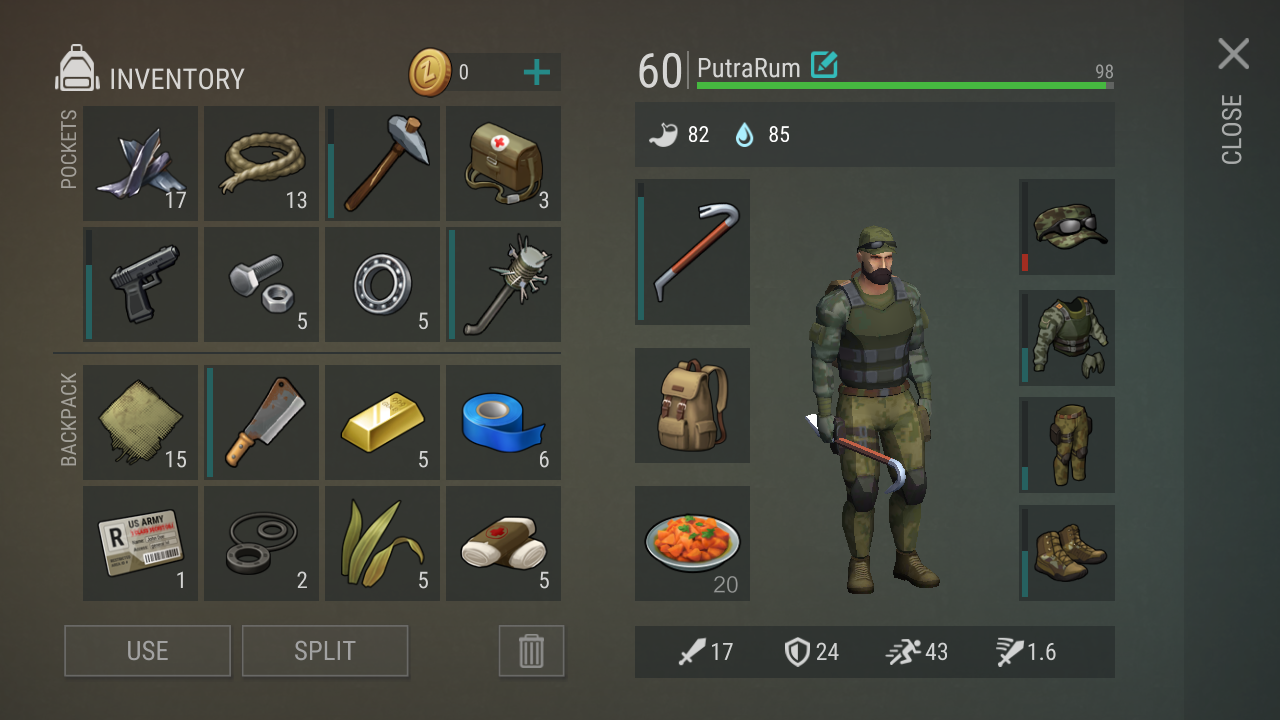Select the pickaxe slot
This screenshot has width=1280, height=720.
(383, 164)
